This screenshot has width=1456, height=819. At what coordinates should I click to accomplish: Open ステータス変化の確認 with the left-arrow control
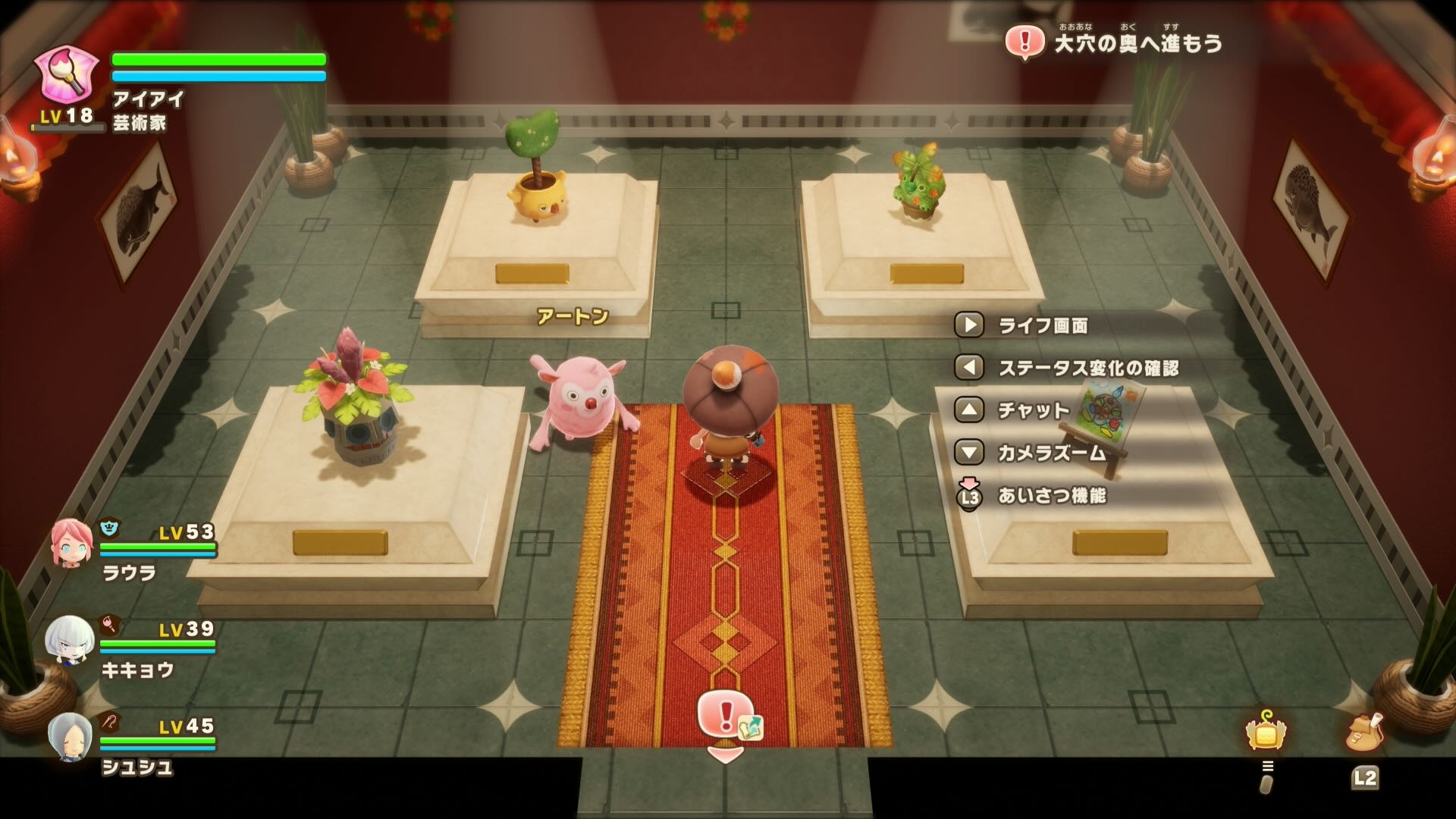pos(968,368)
